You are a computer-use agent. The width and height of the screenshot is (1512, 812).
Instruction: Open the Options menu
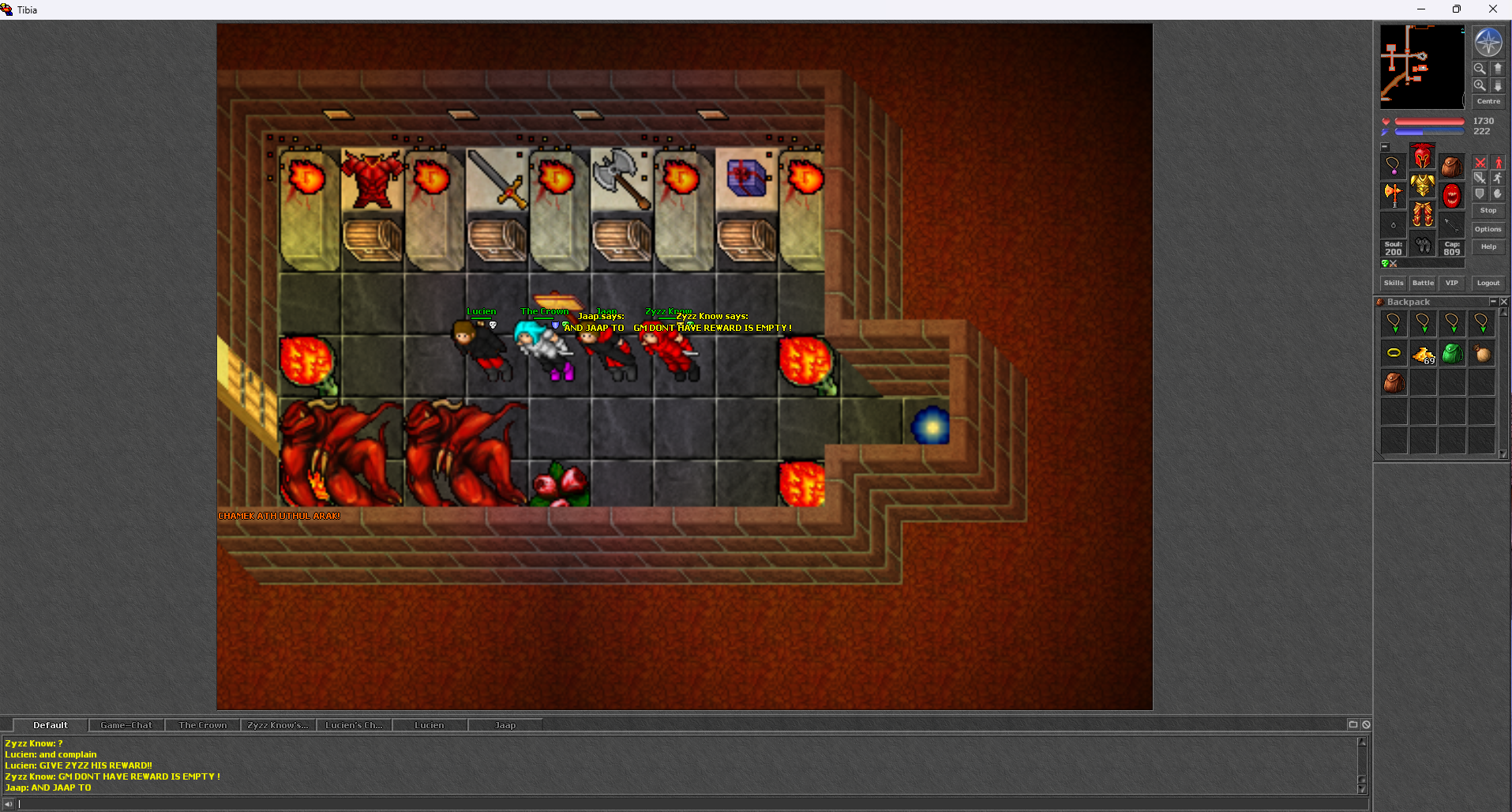[x=1488, y=229]
